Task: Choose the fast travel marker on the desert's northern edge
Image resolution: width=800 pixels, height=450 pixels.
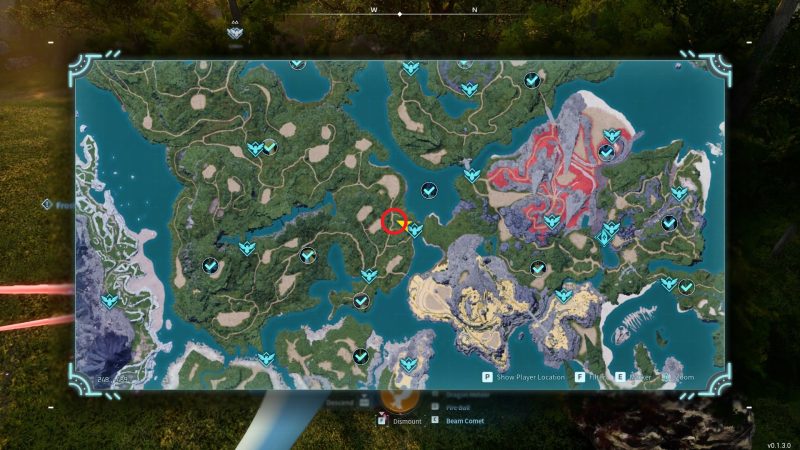Action: [564, 295]
